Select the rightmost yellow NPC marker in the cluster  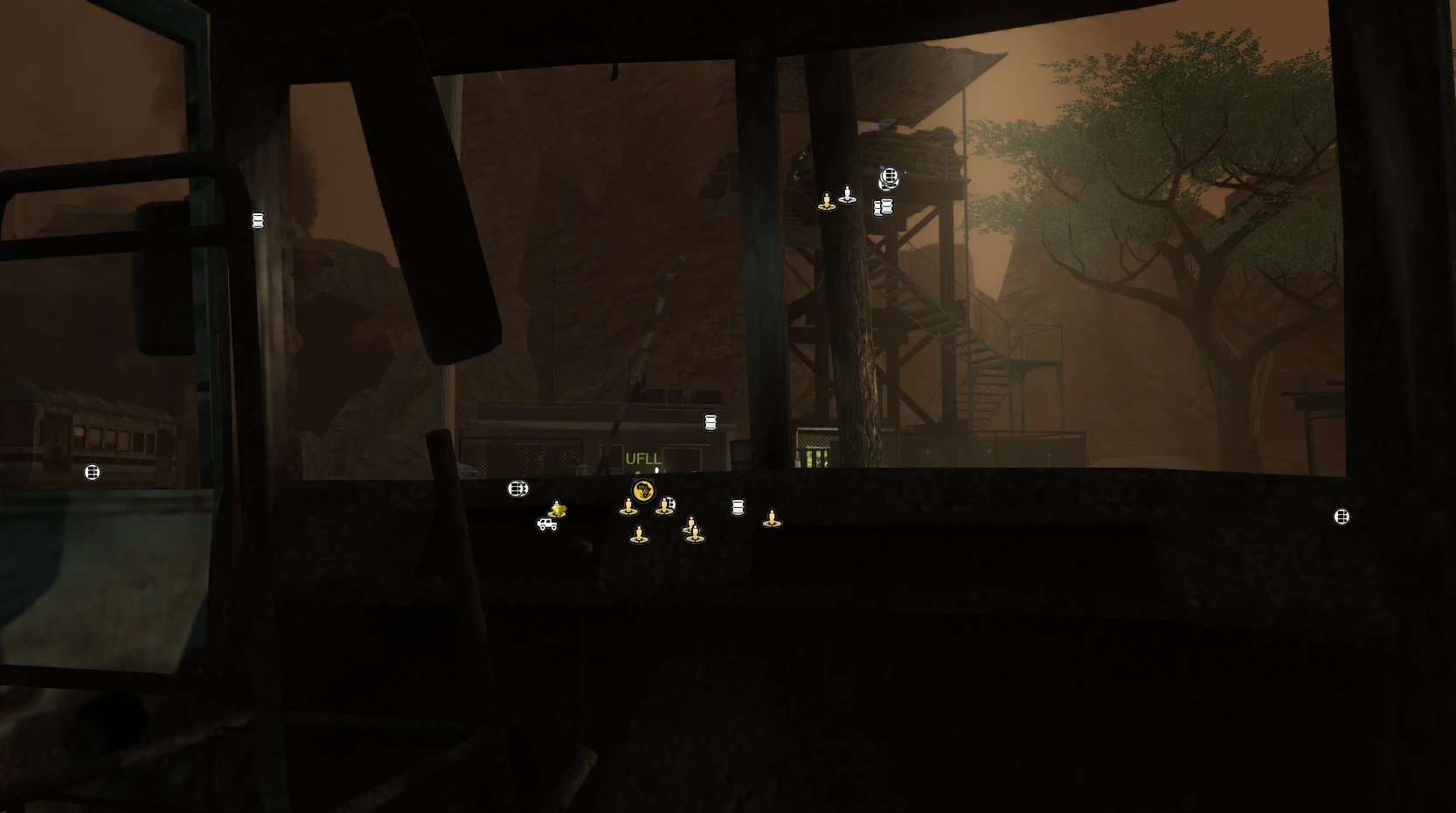pos(772,518)
